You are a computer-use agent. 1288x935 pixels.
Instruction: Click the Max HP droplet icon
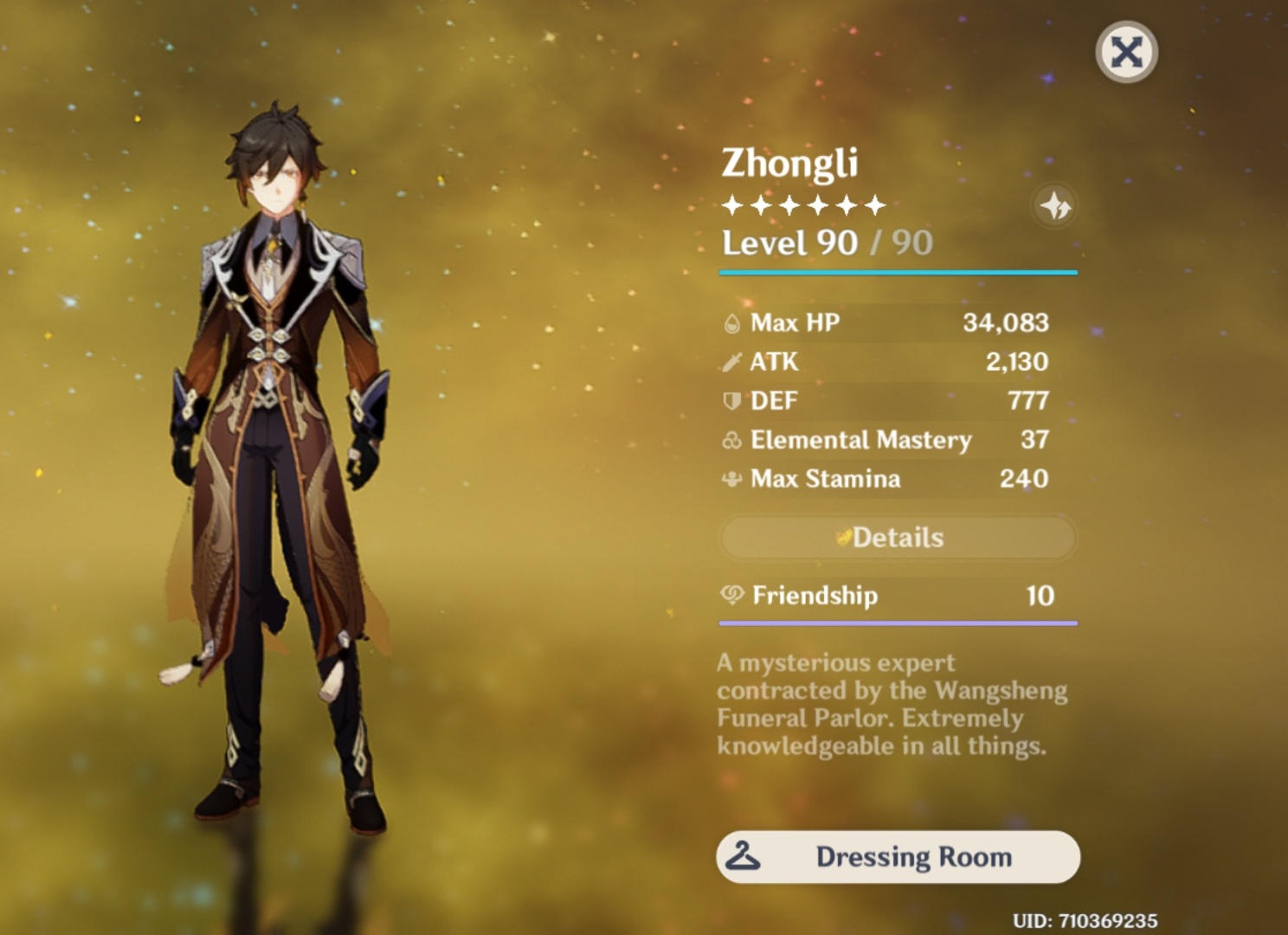click(x=731, y=323)
